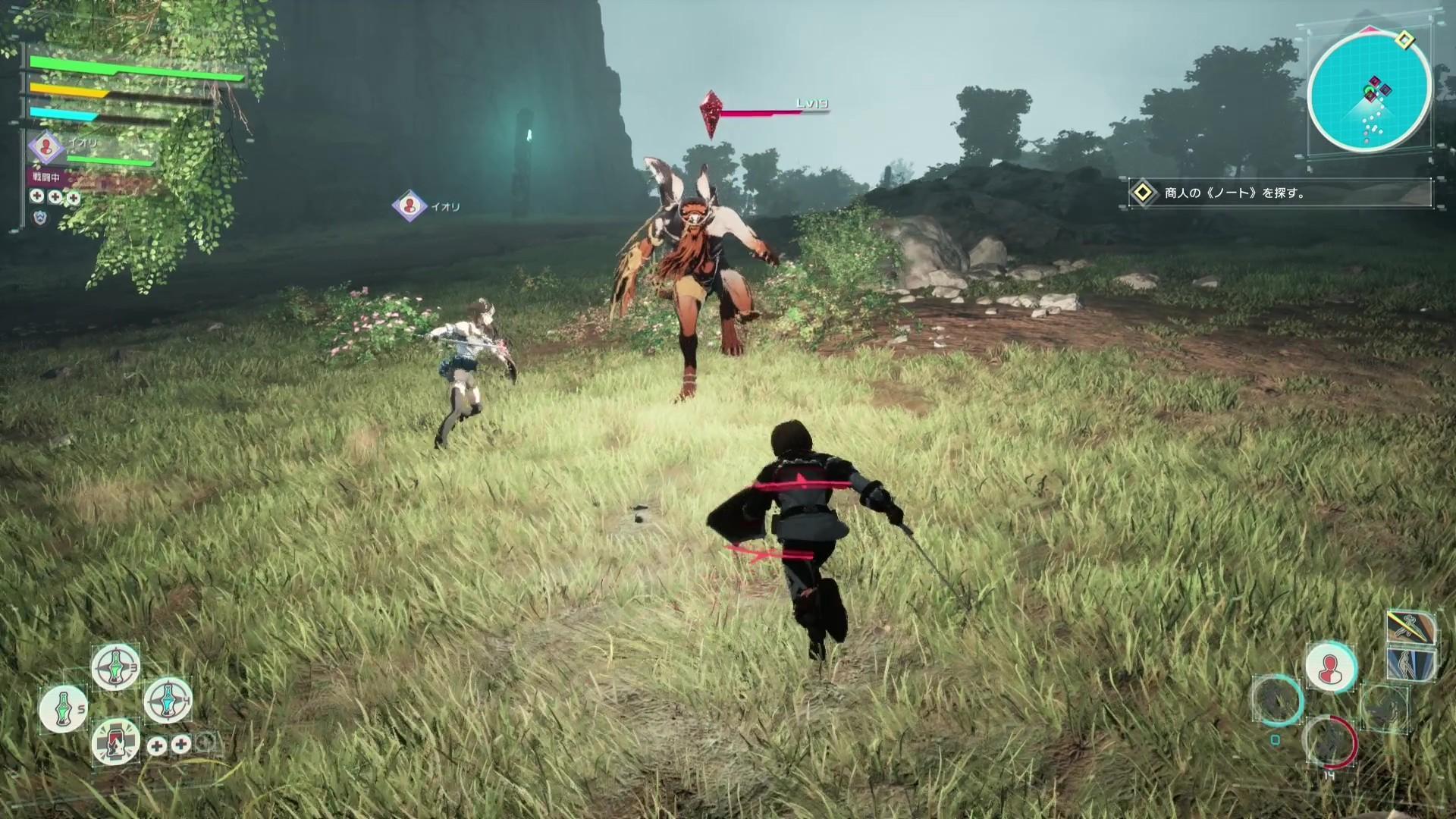This screenshot has height=819, width=1456.
Task: Click the cooldown ring showing 14
Action: 1330,742
